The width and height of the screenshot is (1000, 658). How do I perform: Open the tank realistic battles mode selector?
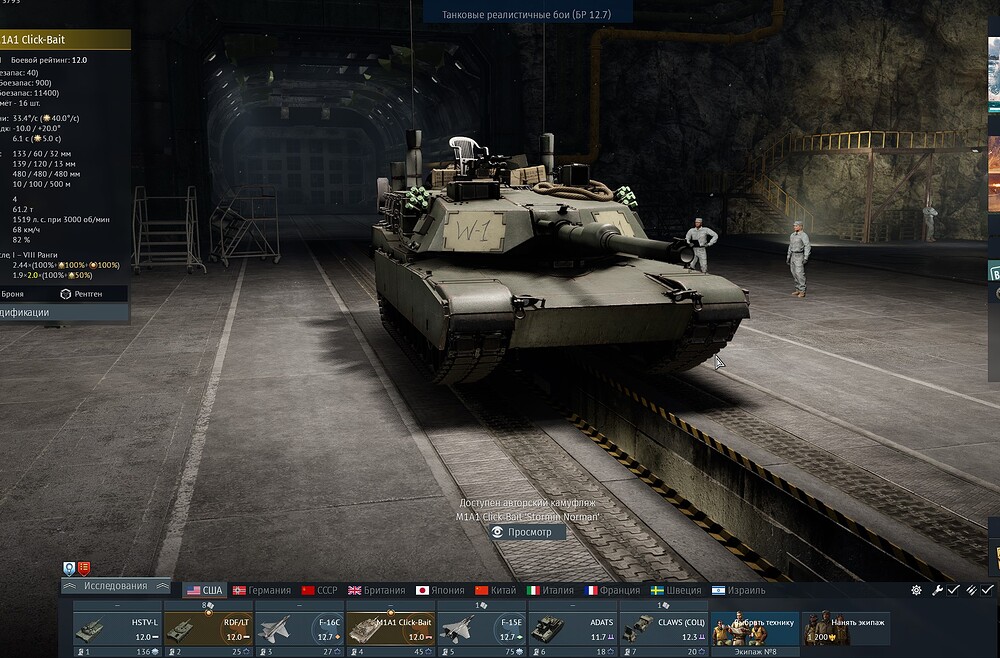[x=530, y=12]
